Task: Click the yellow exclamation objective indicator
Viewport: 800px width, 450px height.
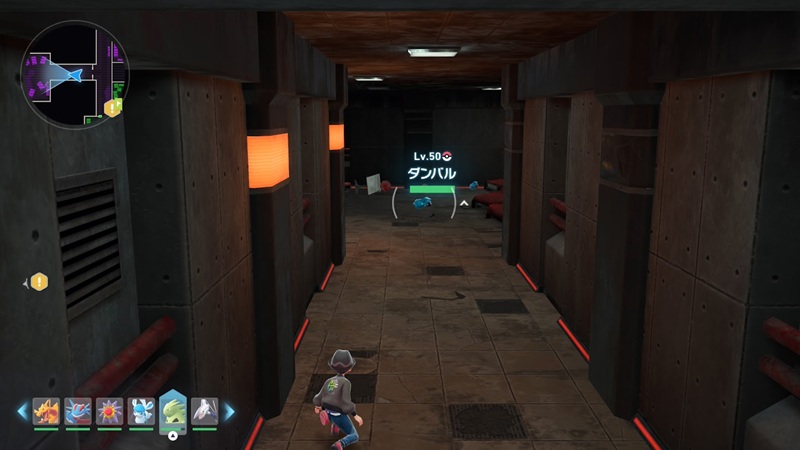Action: point(39,282)
